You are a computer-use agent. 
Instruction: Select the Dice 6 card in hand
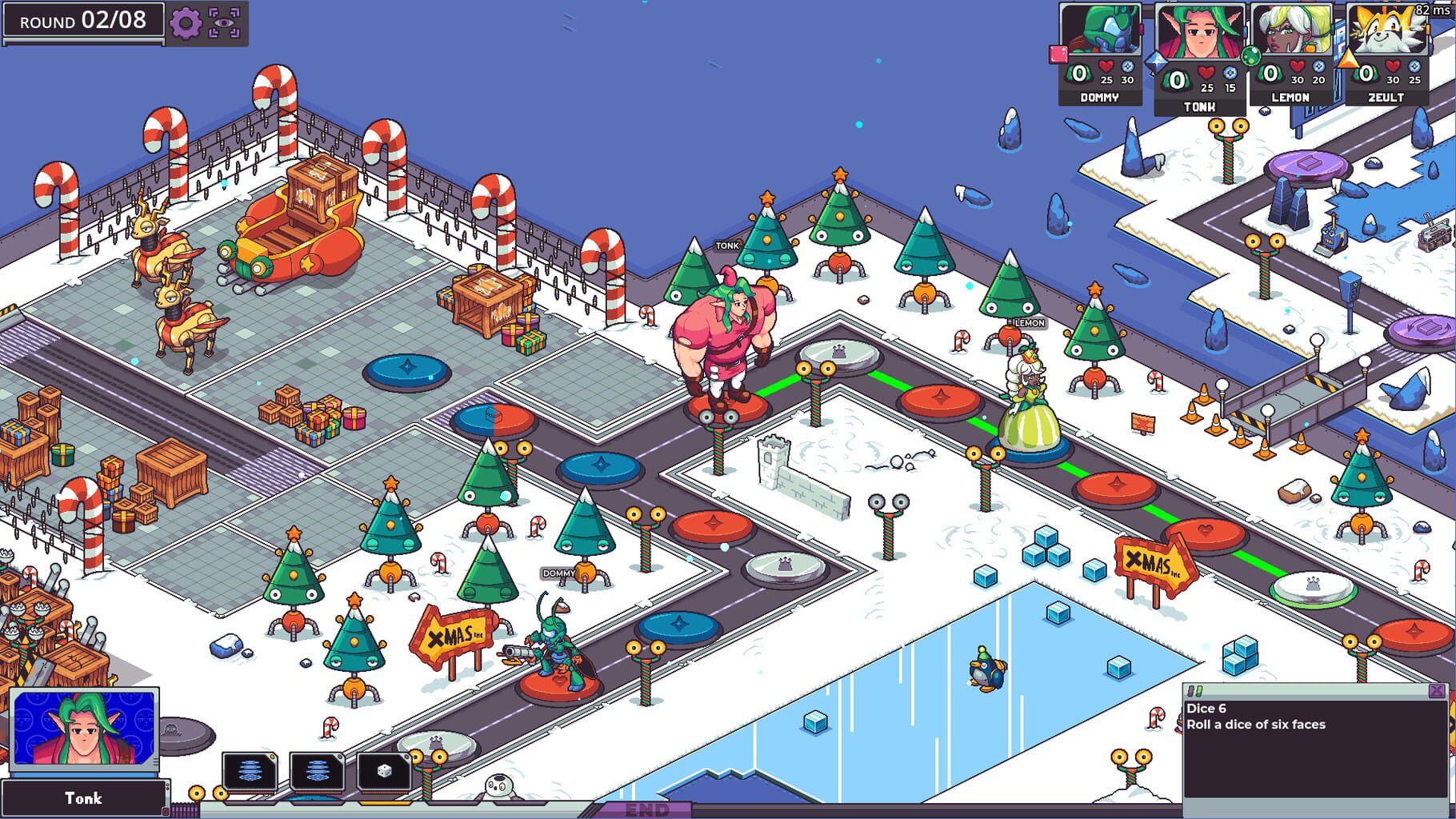384,771
